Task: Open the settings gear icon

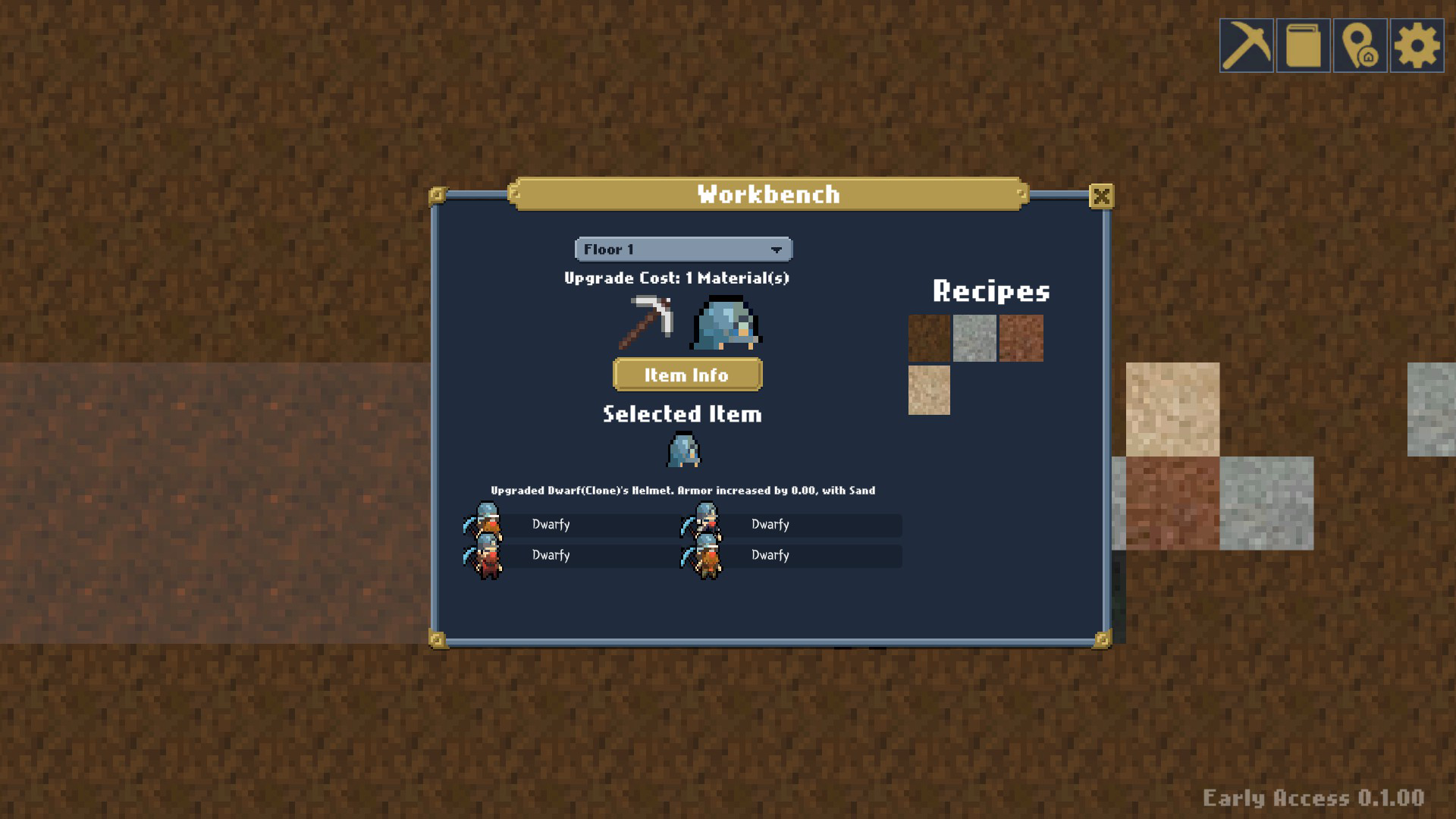Action: point(1416,45)
